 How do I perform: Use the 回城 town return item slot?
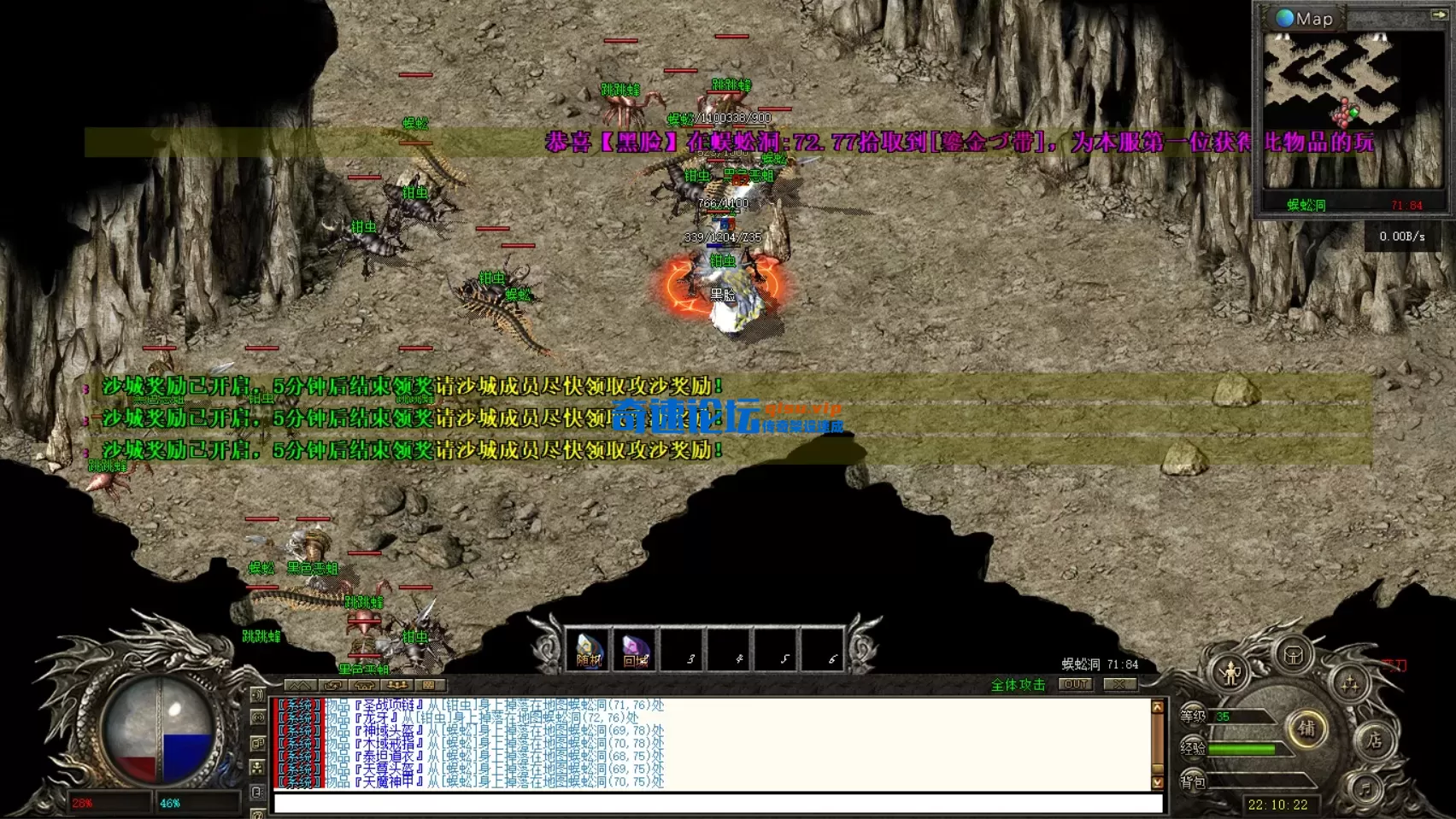click(x=635, y=649)
